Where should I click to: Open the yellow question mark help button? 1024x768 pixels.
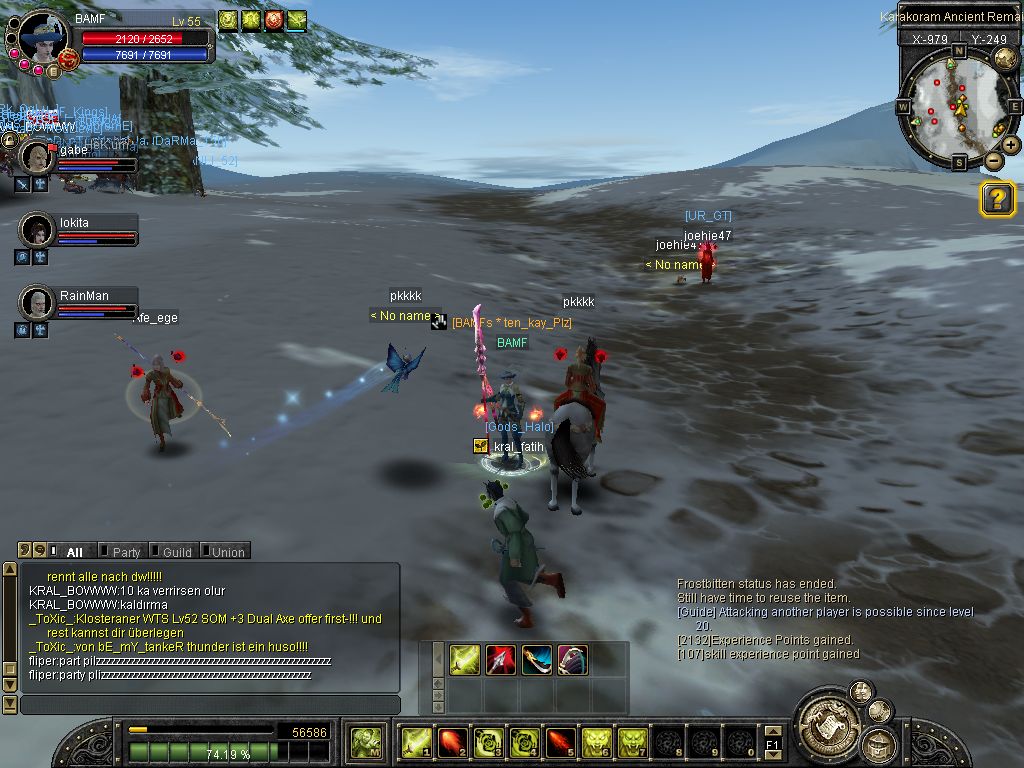997,199
